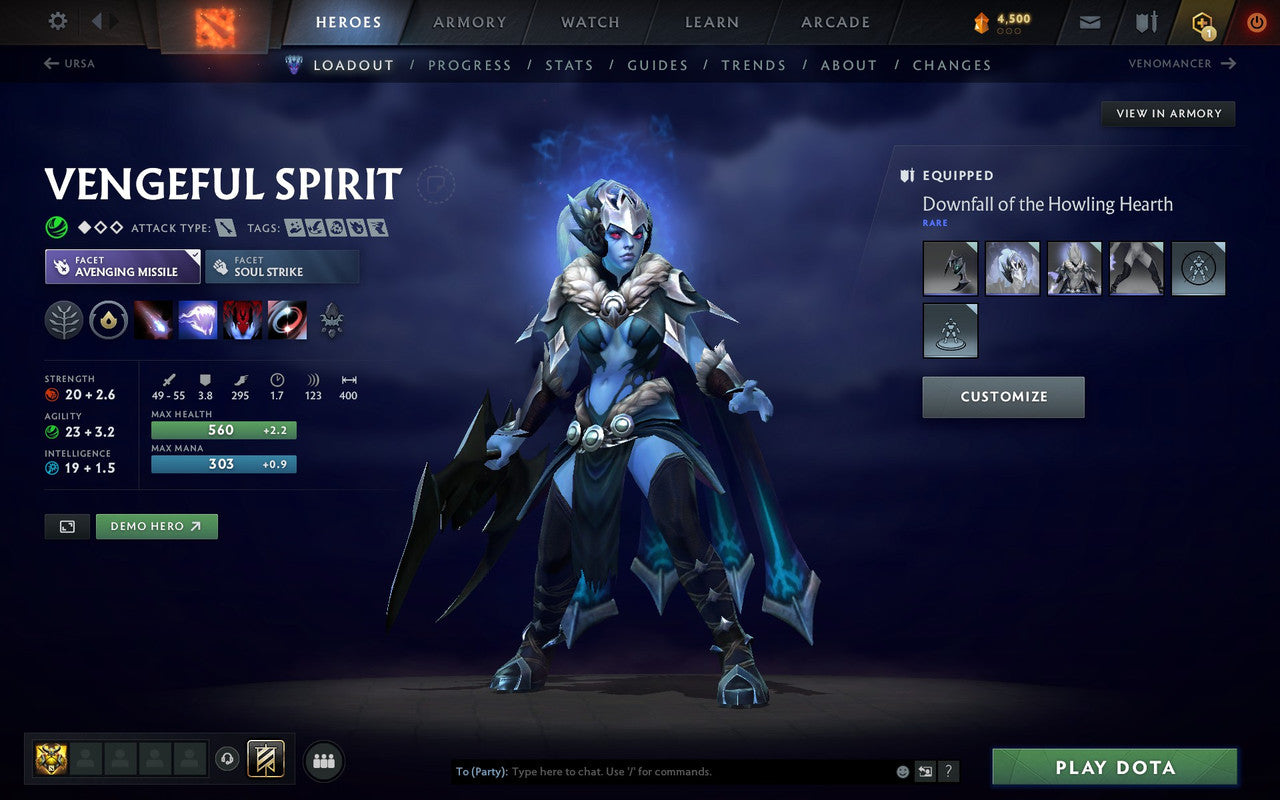Select the first equipped item thumbnail
1280x800 pixels.
click(x=950, y=268)
